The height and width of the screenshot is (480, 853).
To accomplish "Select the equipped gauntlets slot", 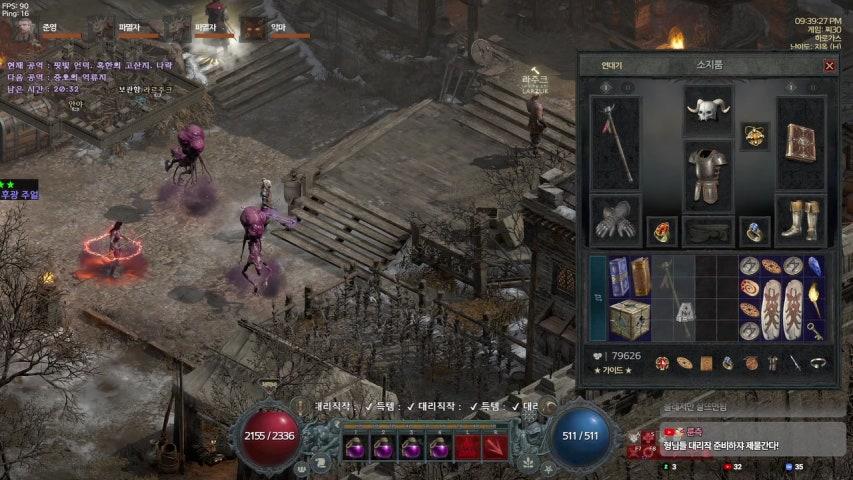I will pyautogui.click(x=614, y=220).
